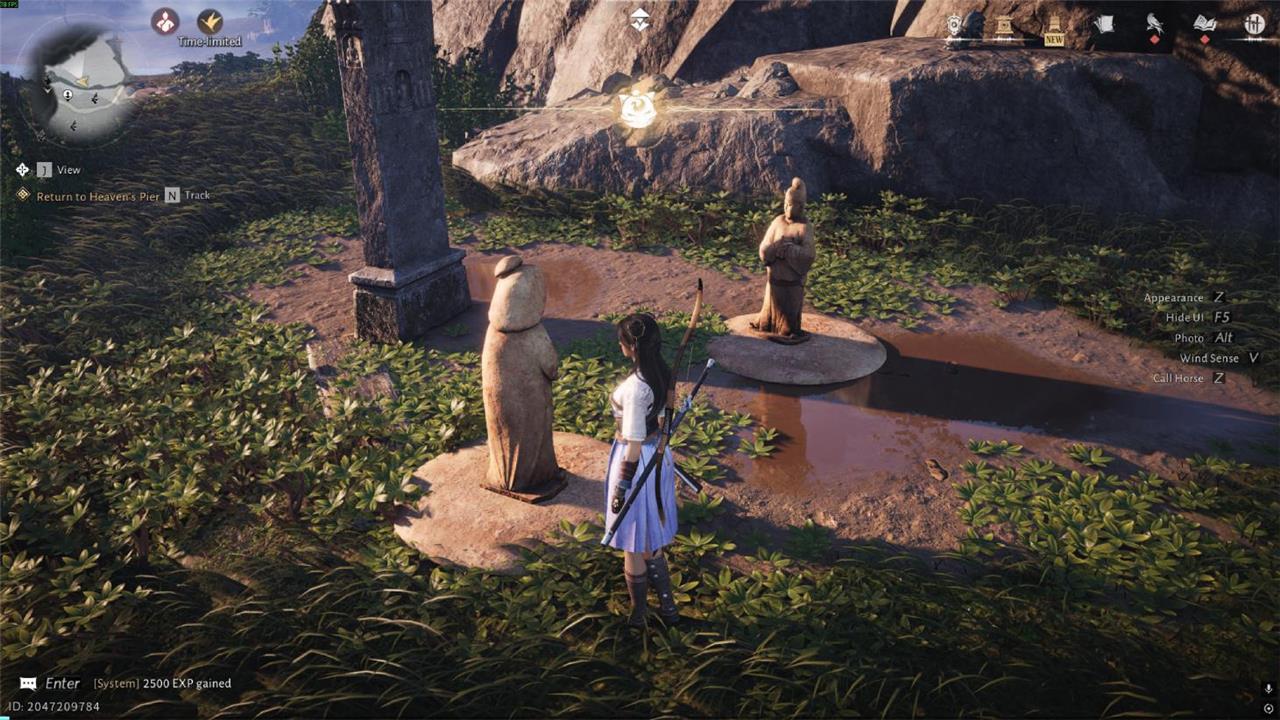1280x720 pixels.
Task: Select the Return to Heaven's Pier quest tracker
Action: pyautogui.click(x=97, y=196)
